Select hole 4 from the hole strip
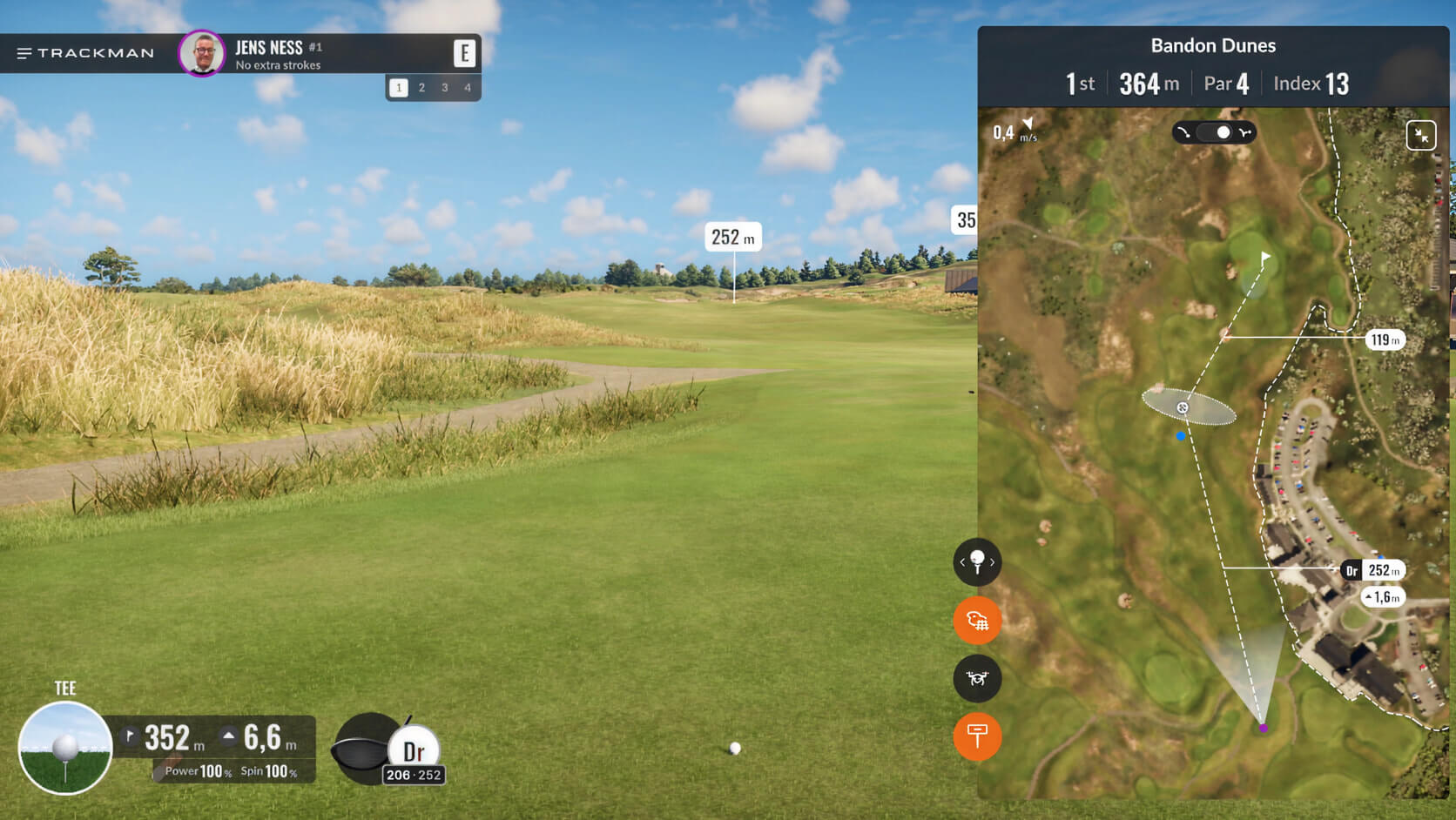Image resolution: width=1456 pixels, height=820 pixels. [x=468, y=87]
